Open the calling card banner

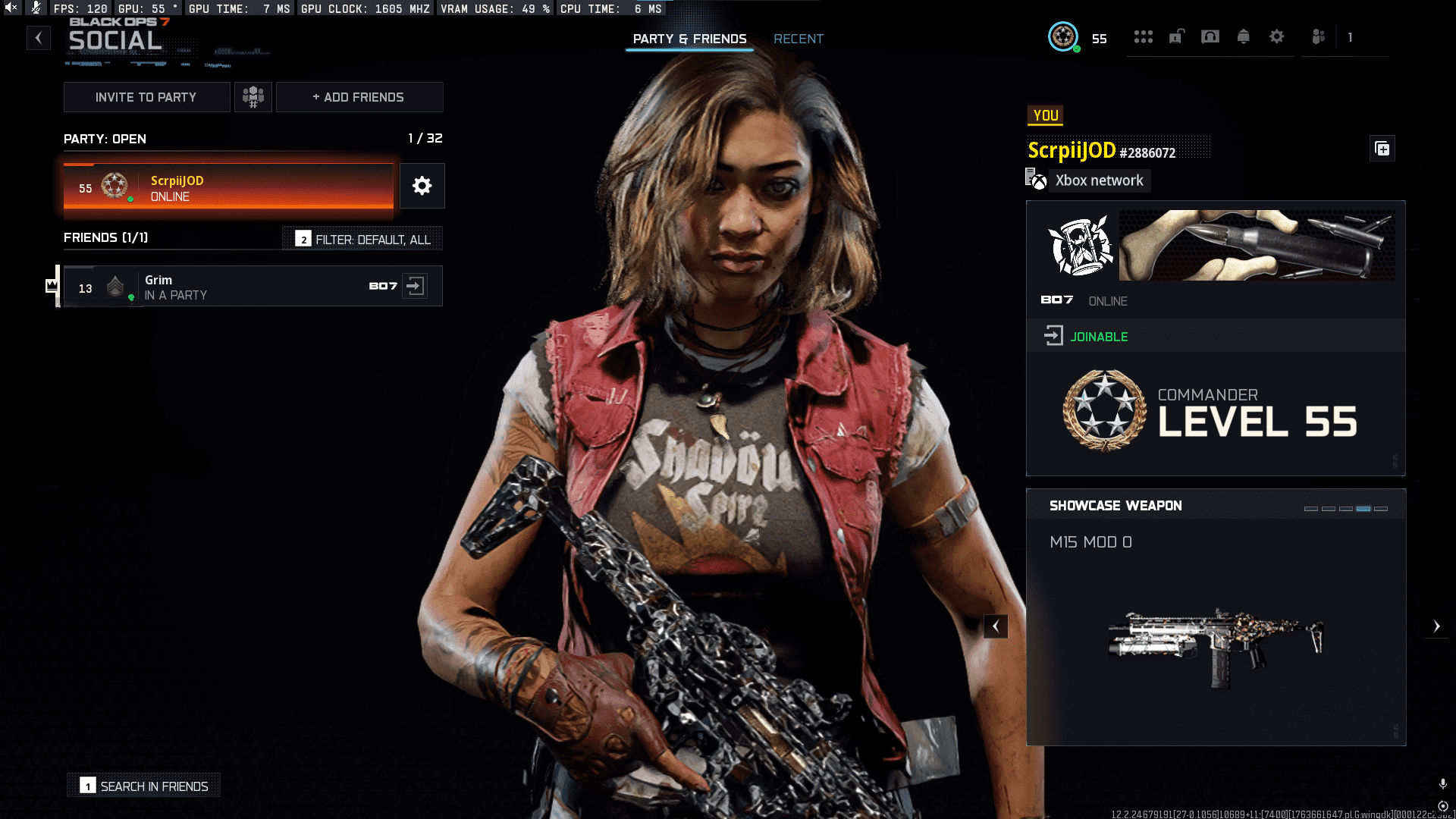point(1257,245)
